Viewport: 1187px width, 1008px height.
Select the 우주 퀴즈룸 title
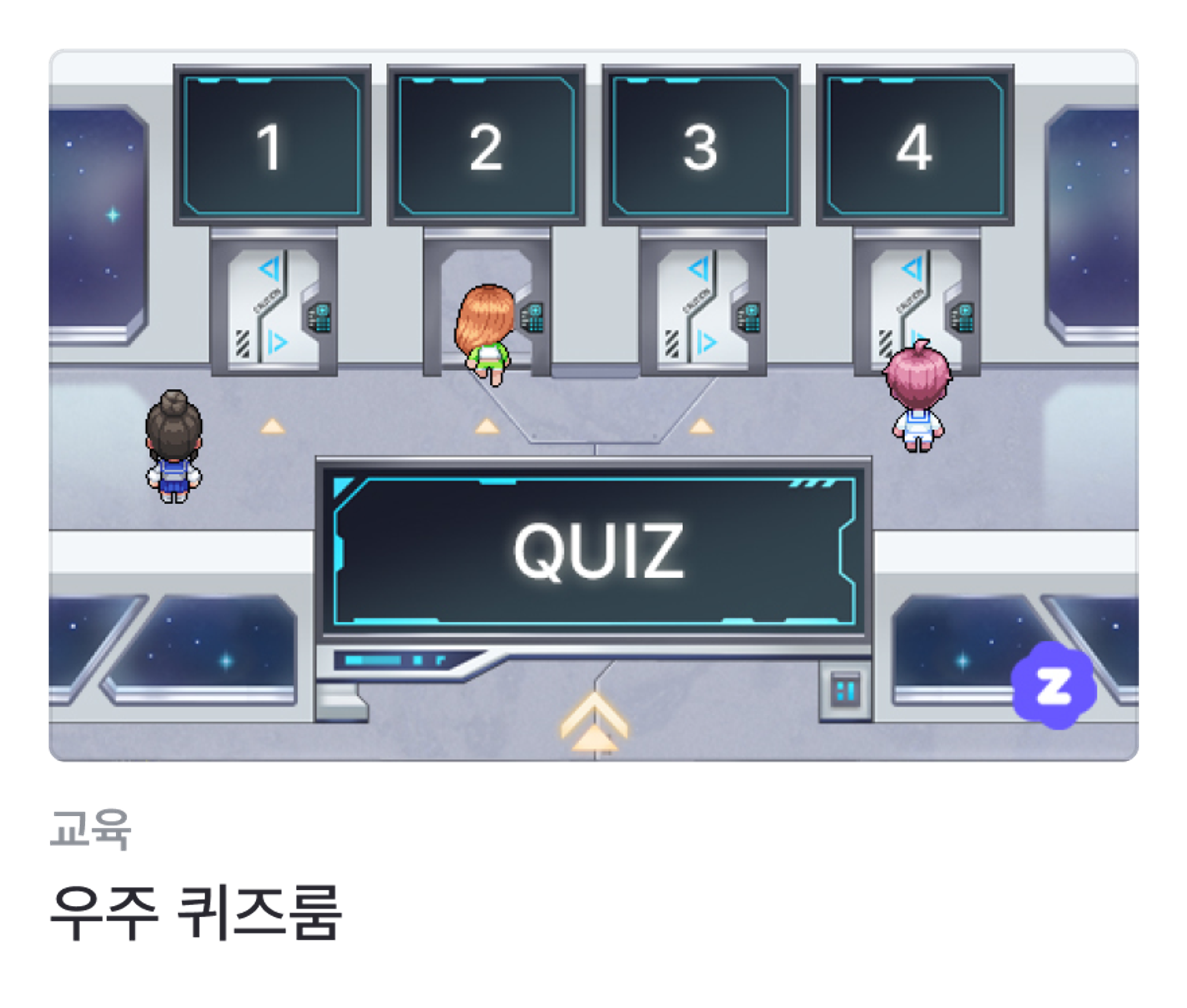click(x=196, y=912)
